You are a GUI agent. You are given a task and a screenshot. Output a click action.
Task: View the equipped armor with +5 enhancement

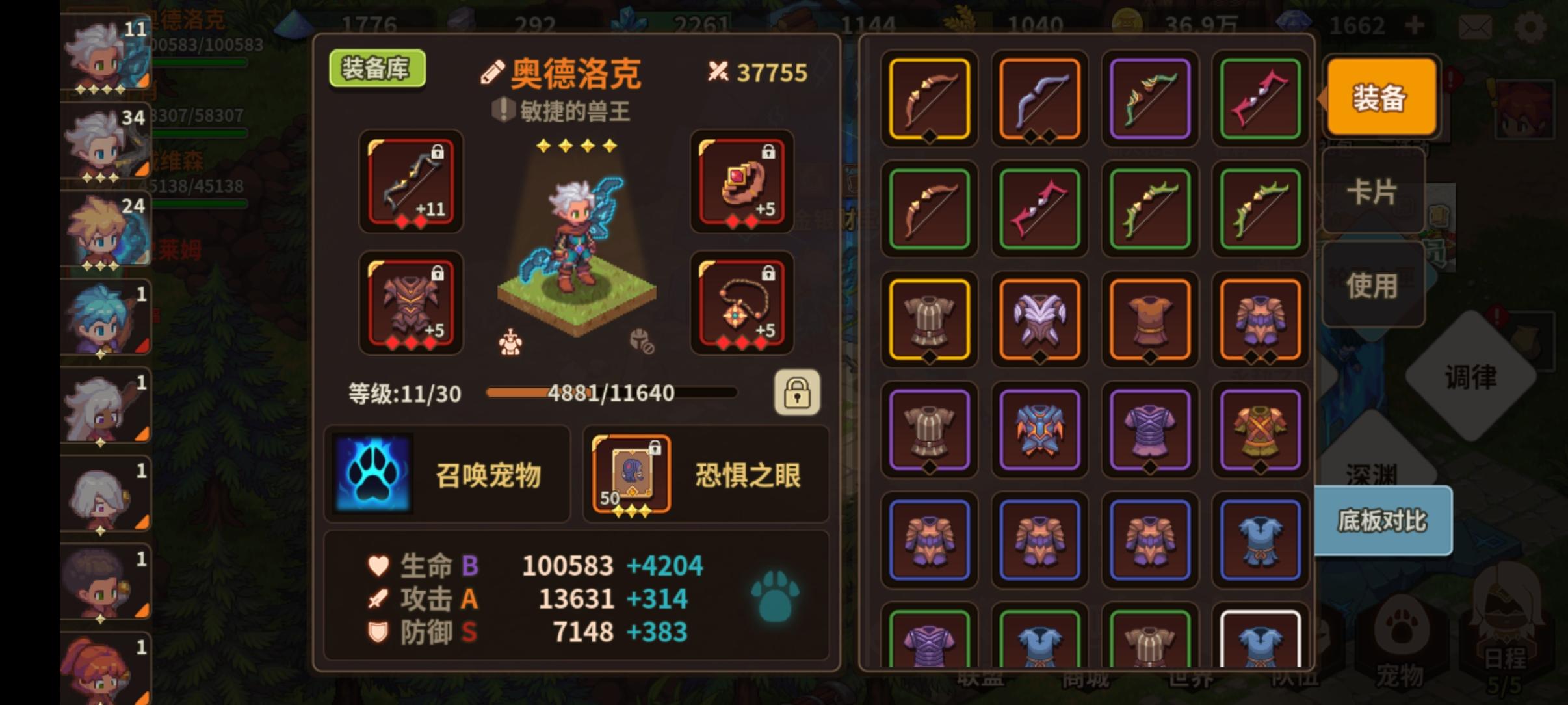point(411,303)
